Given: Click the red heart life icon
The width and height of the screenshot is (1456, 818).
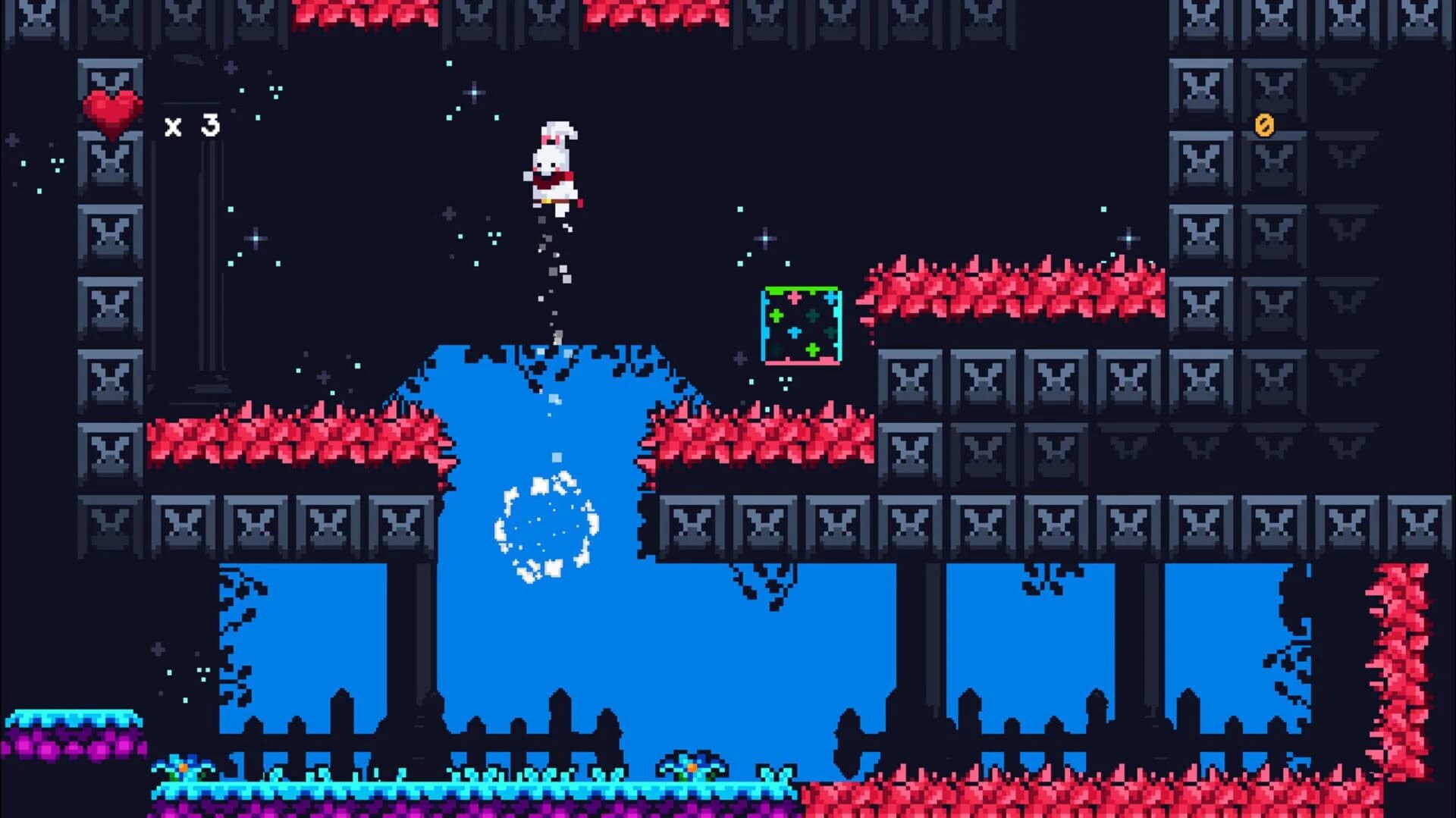Looking at the screenshot, I should 112,114.
